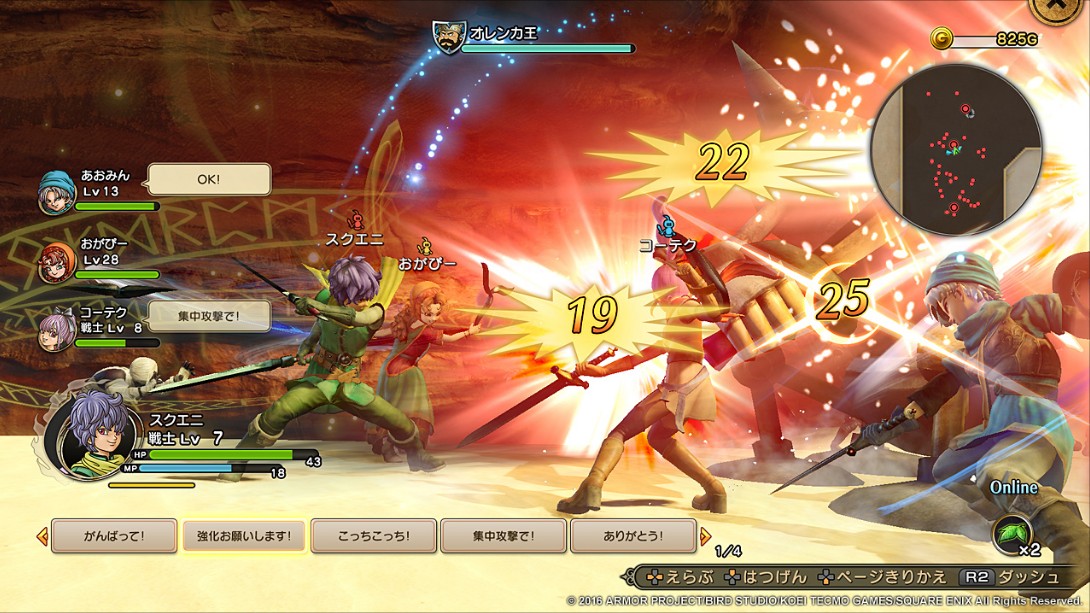This screenshot has height=613, width=1090.
Task: Send the 集中攻撃で! phrase button
Action: (503, 536)
